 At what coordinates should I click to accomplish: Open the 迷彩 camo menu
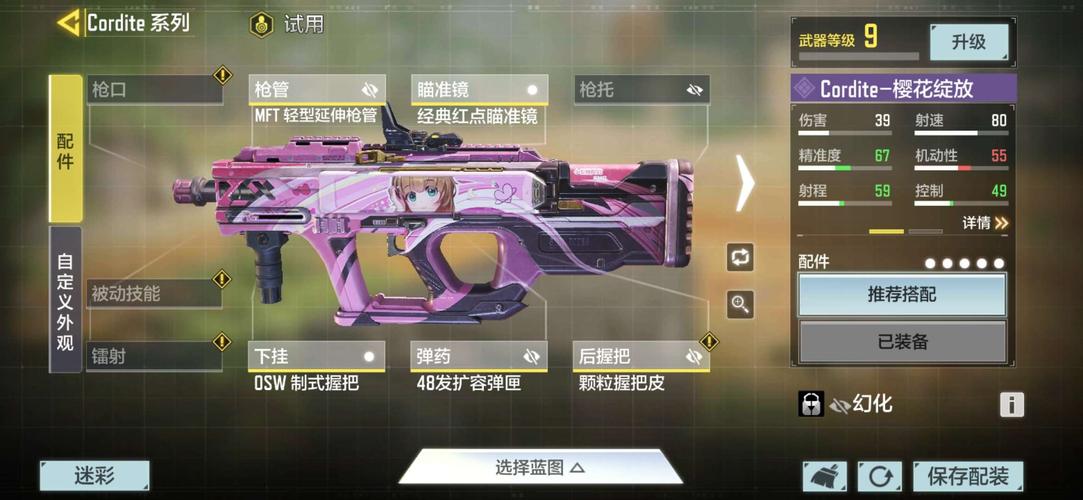[x=95, y=476]
